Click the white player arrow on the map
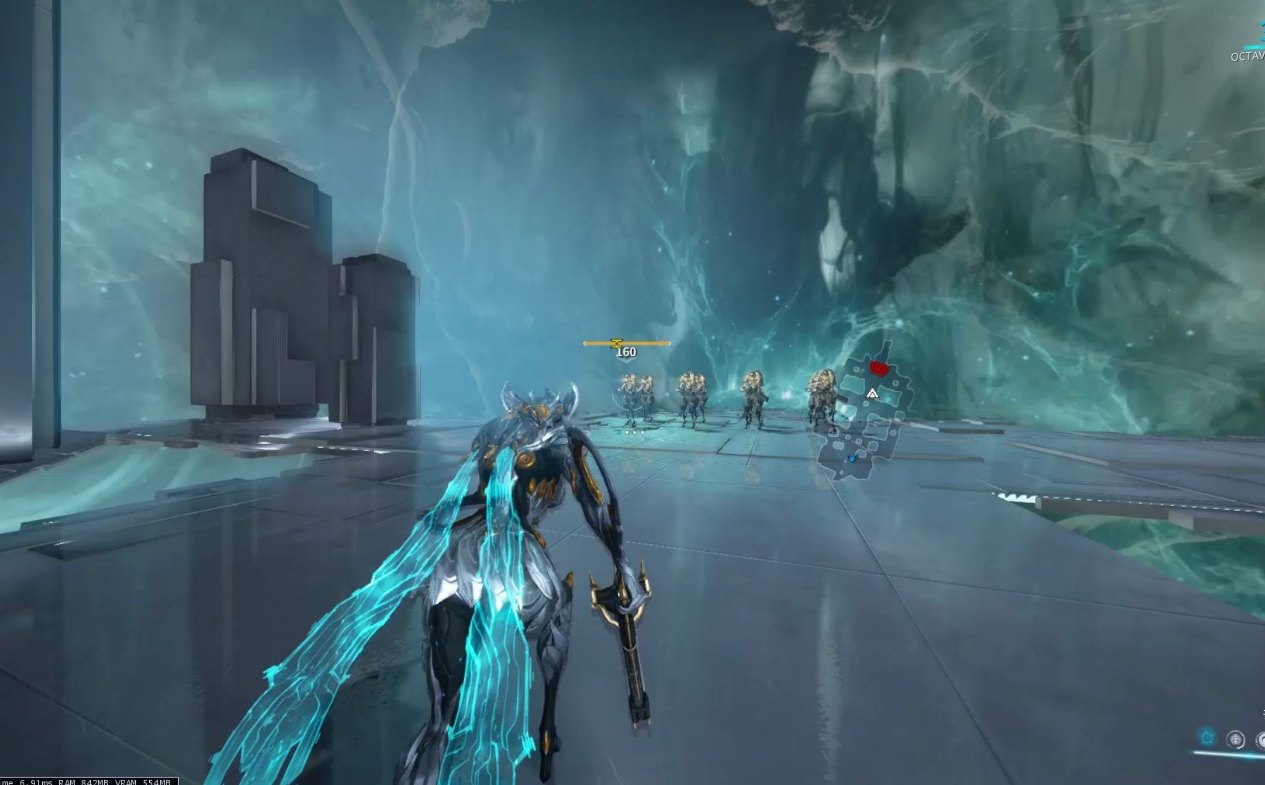Screen dimensions: 1265x785 [872, 394]
